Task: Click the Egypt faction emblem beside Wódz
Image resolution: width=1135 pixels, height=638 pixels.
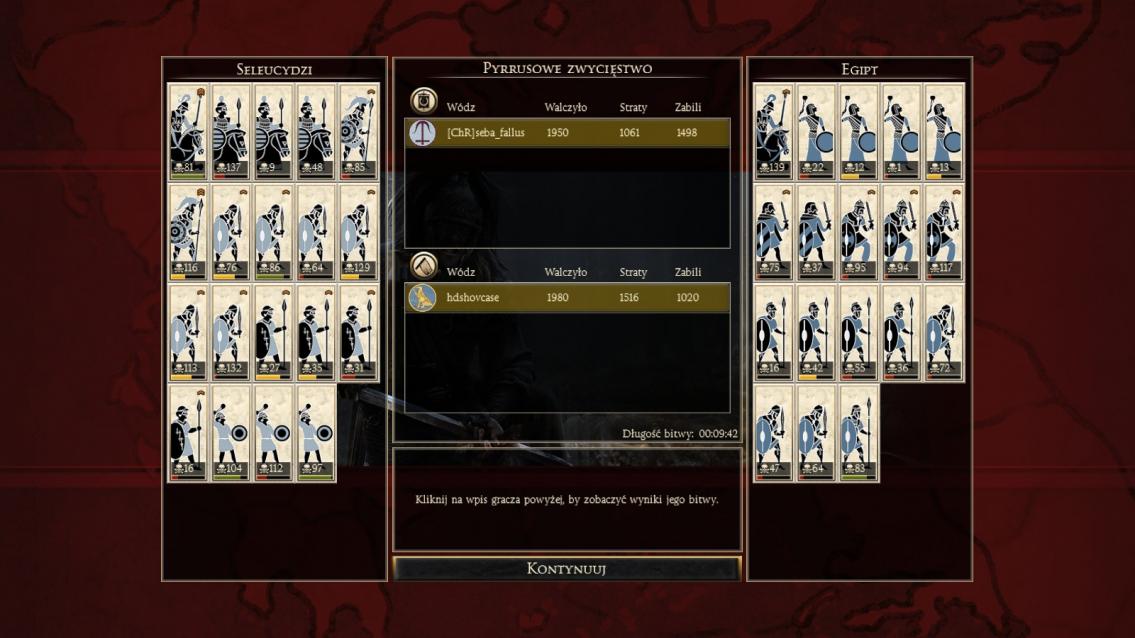Action: pyautogui.click(x=423, y=266)
